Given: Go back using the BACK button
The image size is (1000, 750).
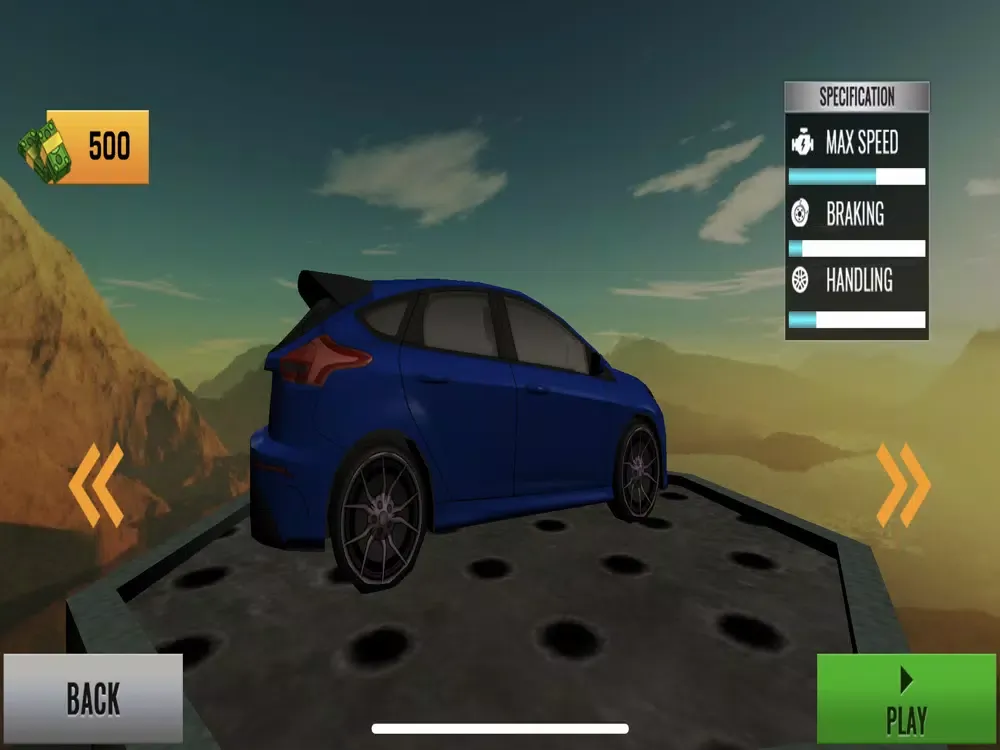Looking at the screenshot, I should (x=92, y=698).
